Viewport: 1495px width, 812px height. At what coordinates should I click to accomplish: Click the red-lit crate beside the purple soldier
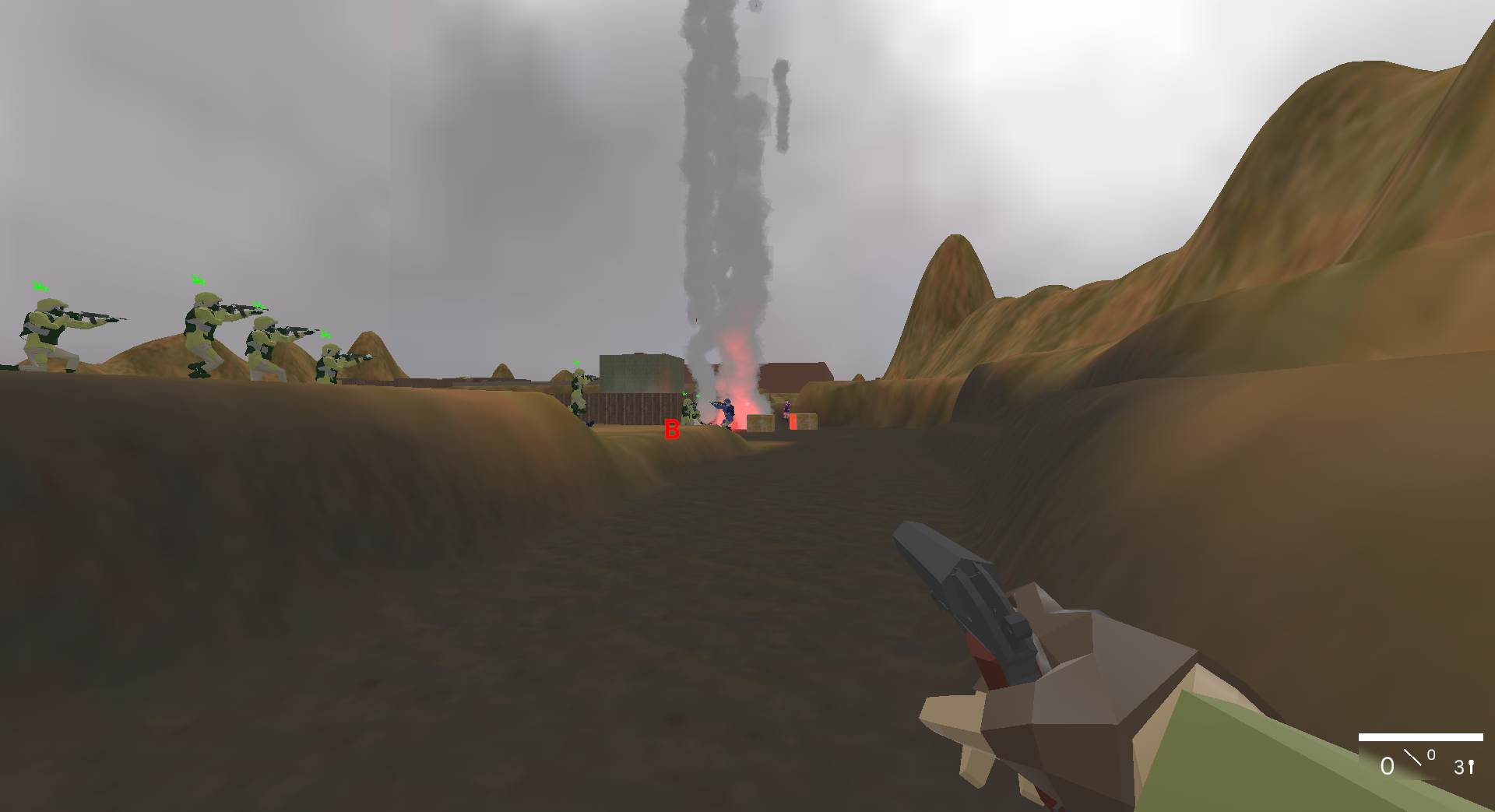(793, 424)
